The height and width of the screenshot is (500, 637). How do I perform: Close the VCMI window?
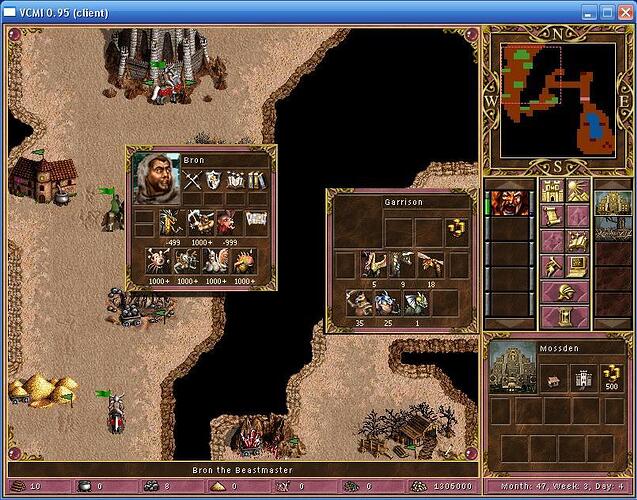coord(621,12)
